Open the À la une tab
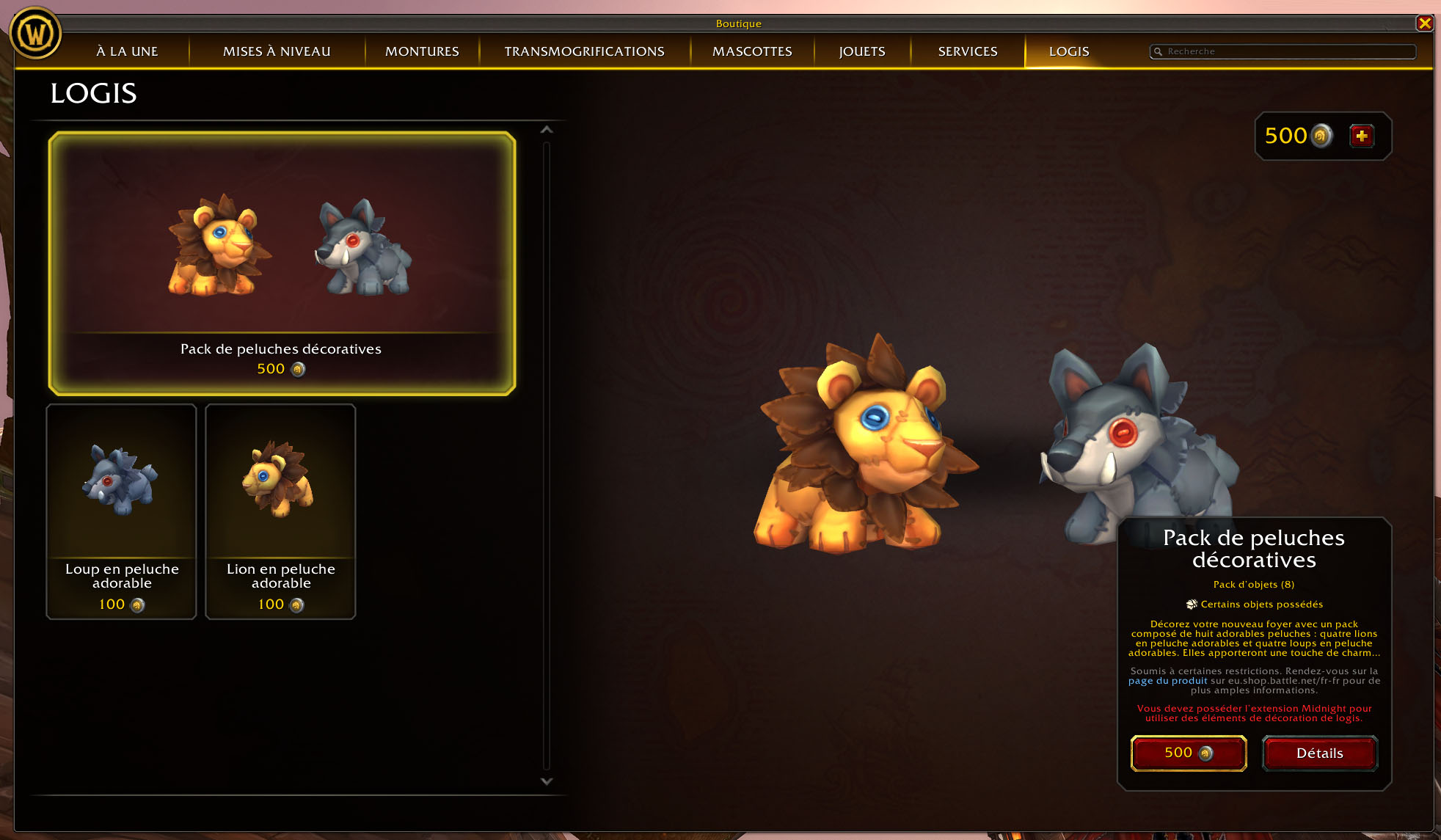Viewport: 1441px width, 840px height. tap(127, 51)
